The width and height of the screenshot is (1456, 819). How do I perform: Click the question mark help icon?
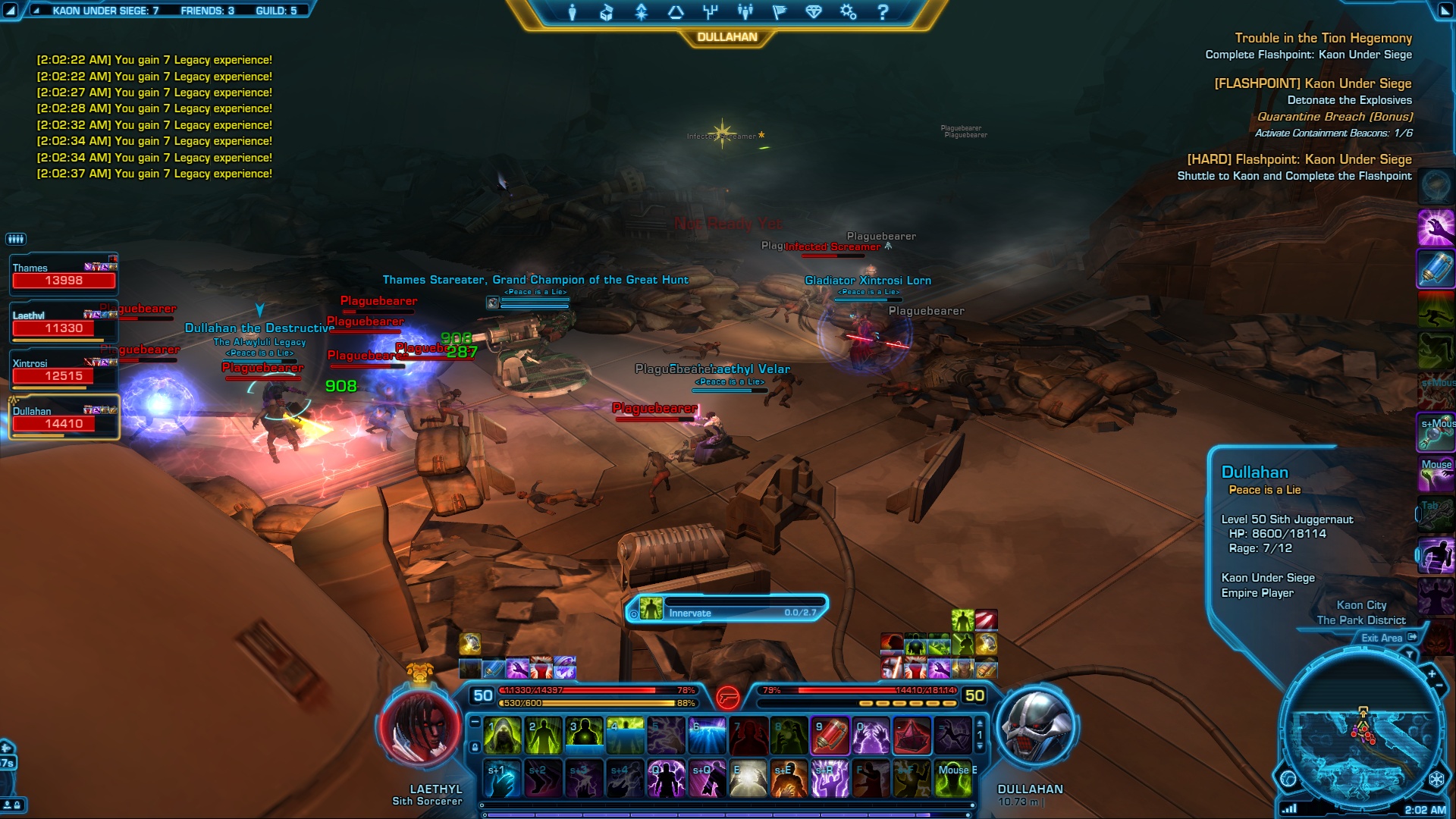pyautogui.click(x=883, y=12)
